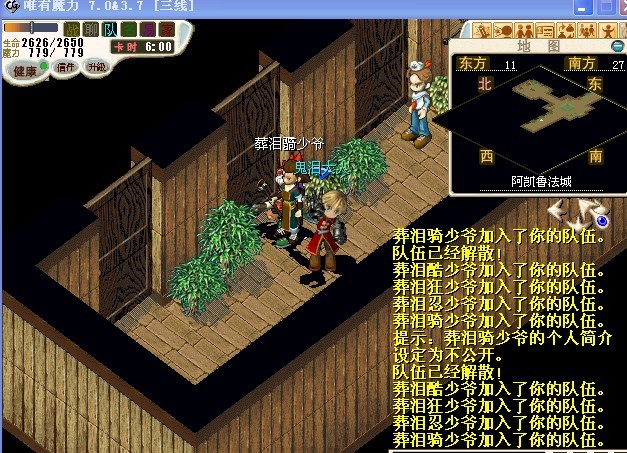Minimize the 地图 map panel
The image size is (627, 453).
(x=617, y=46)
